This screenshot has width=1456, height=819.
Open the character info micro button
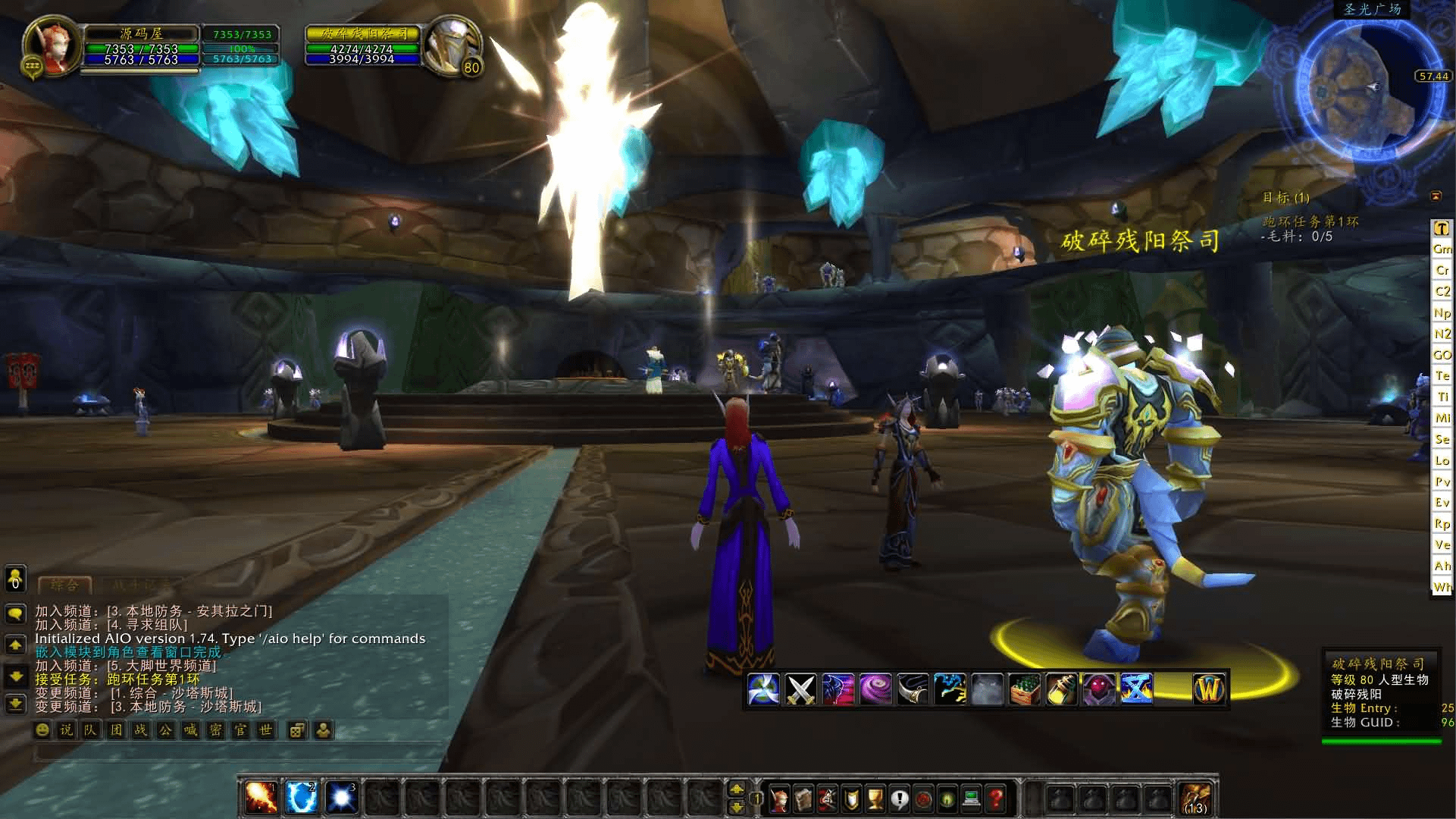tap(778, 799)
